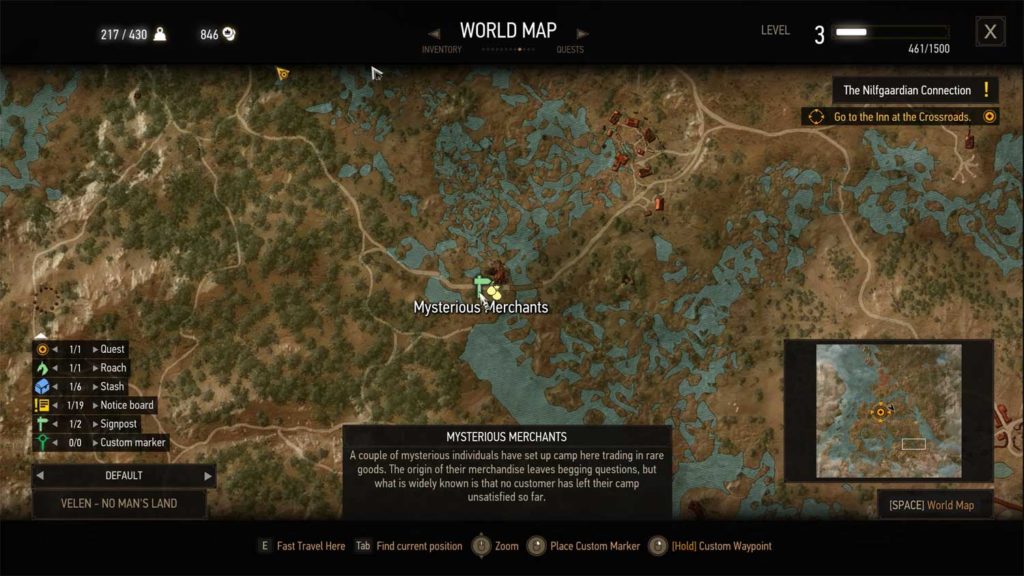Go to the Inventory panel
This screenshot has width=1024, height=576.
click(x=441, y=49)
